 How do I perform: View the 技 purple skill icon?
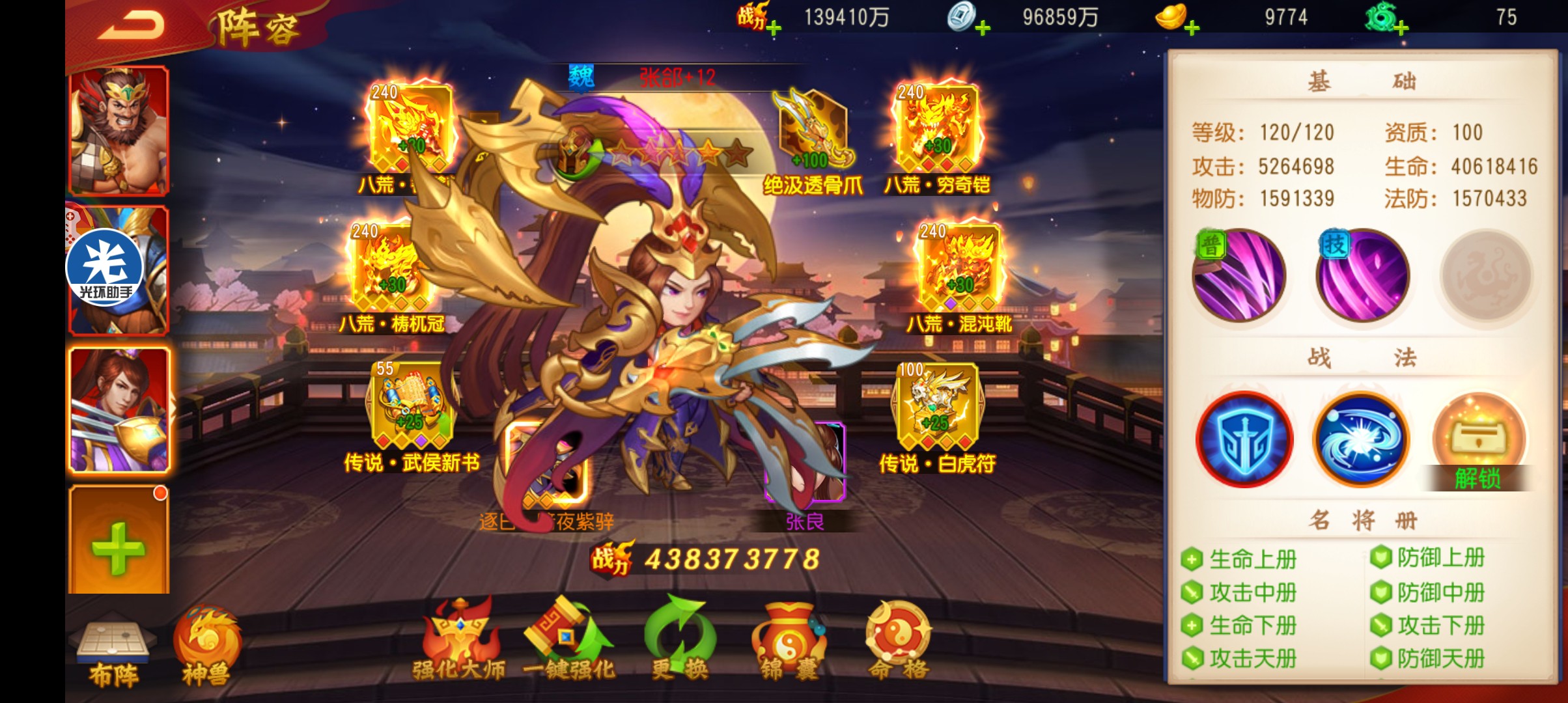point(1362,276)
